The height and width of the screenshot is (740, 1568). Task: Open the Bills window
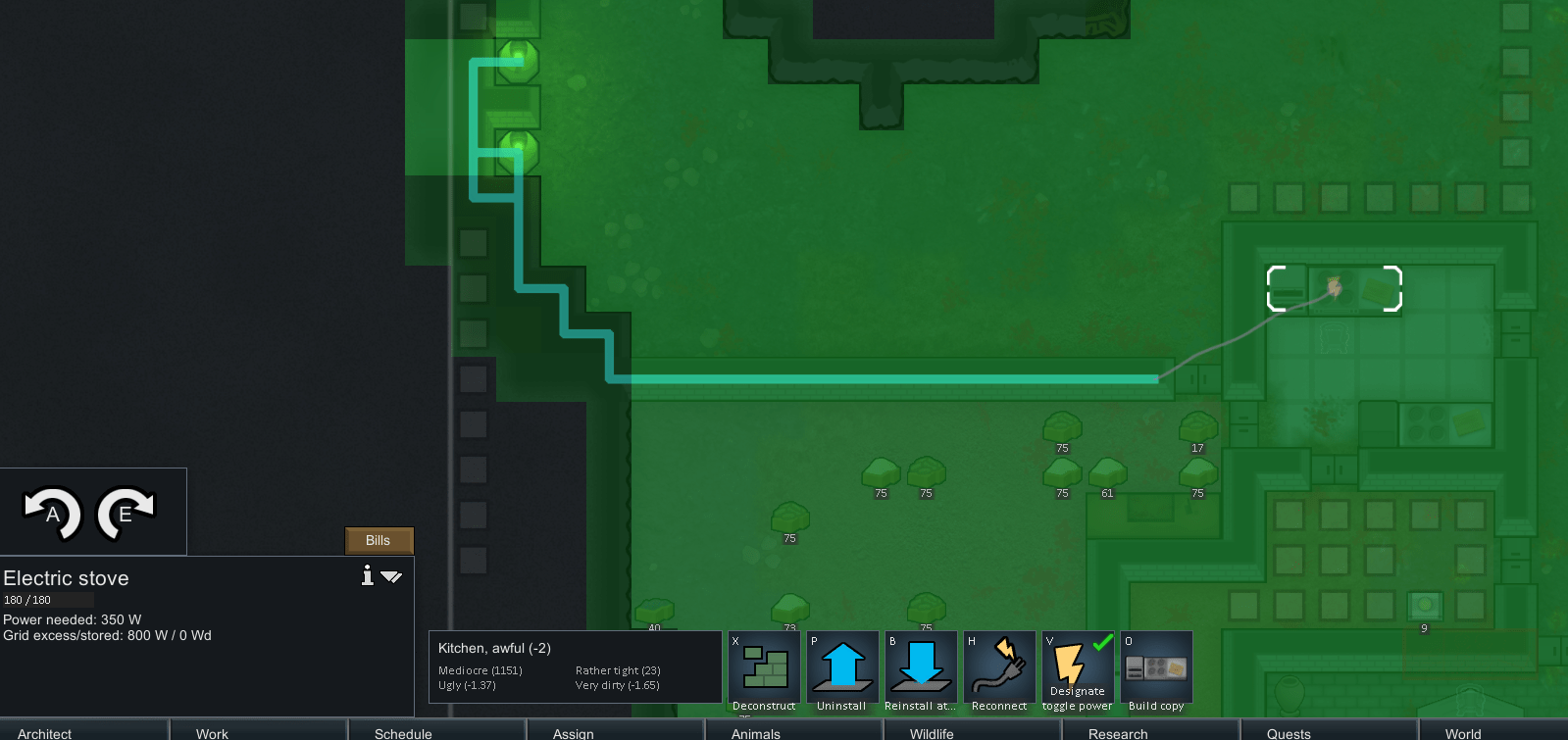click(x=379, y=540)
